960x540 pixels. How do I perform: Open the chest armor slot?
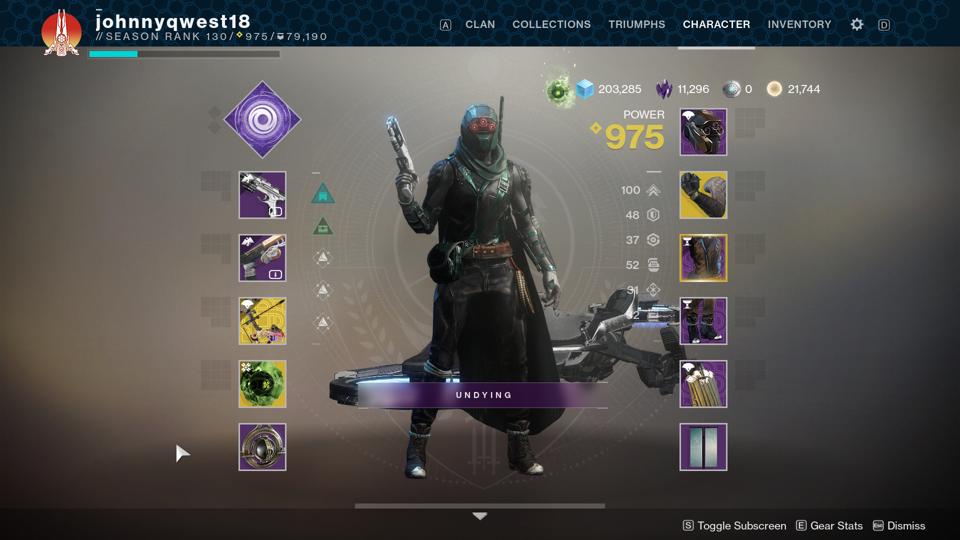tap(703, 258)
